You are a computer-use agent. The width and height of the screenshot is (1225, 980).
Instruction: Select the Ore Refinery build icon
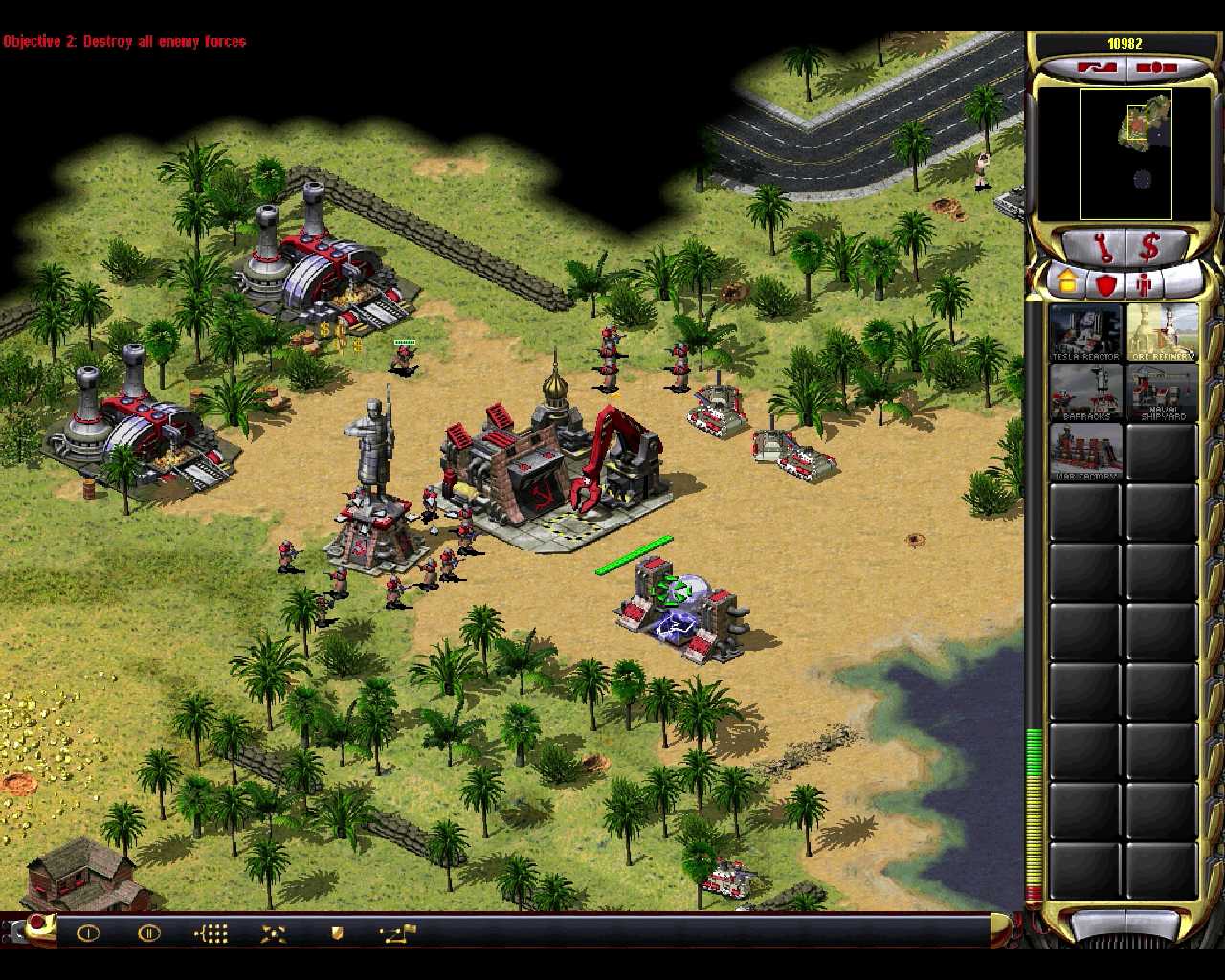pos(1162,332)
